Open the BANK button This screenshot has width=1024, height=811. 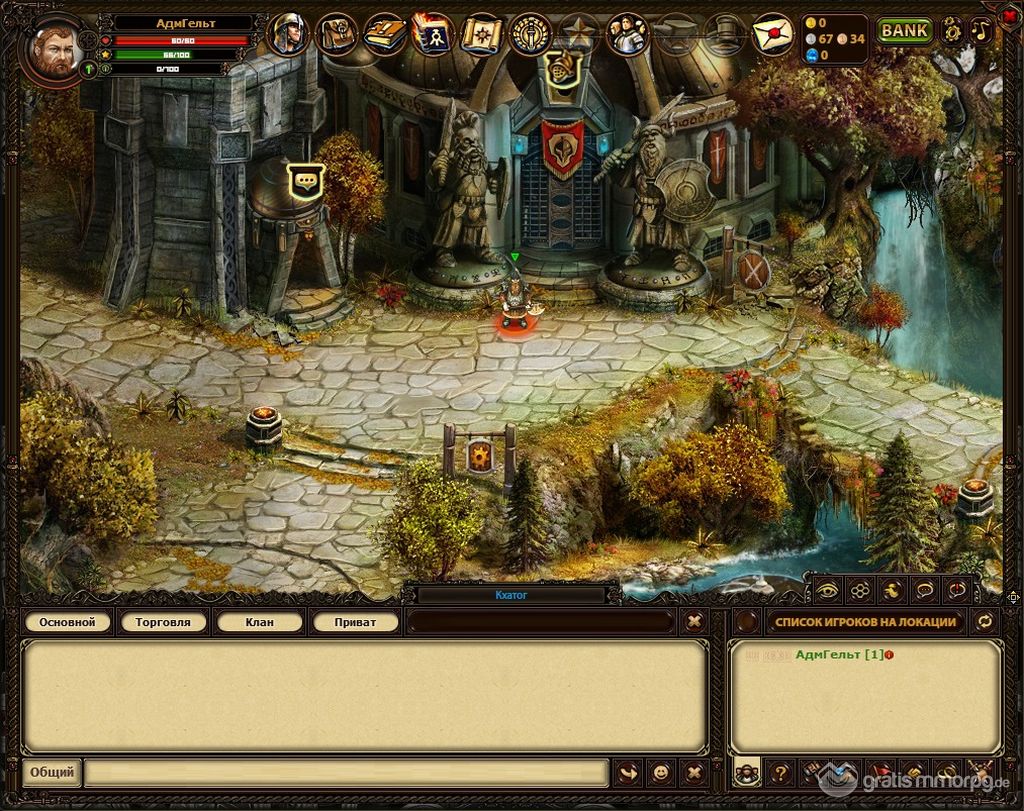904,30
